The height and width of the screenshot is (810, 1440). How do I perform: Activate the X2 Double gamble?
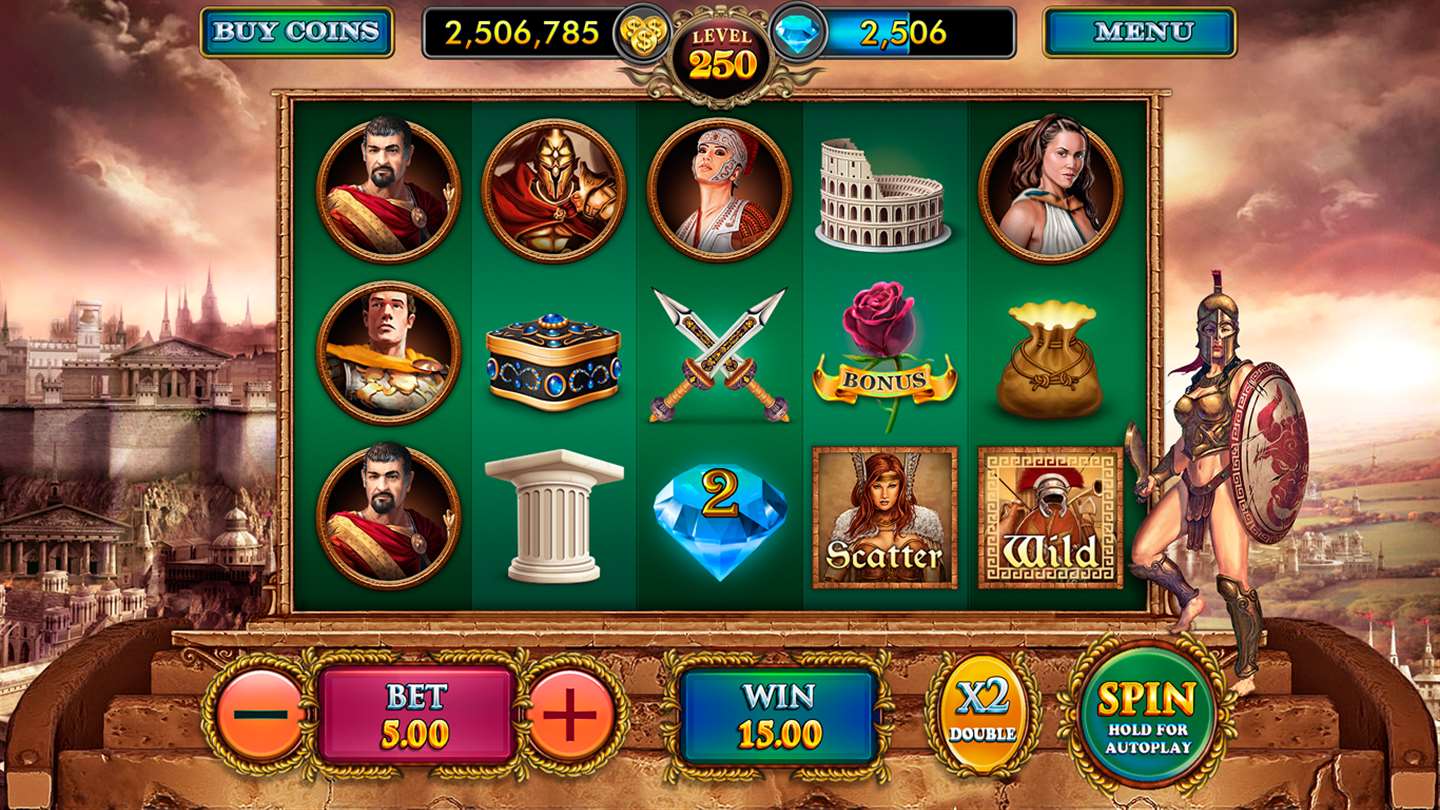click(984, 713)
